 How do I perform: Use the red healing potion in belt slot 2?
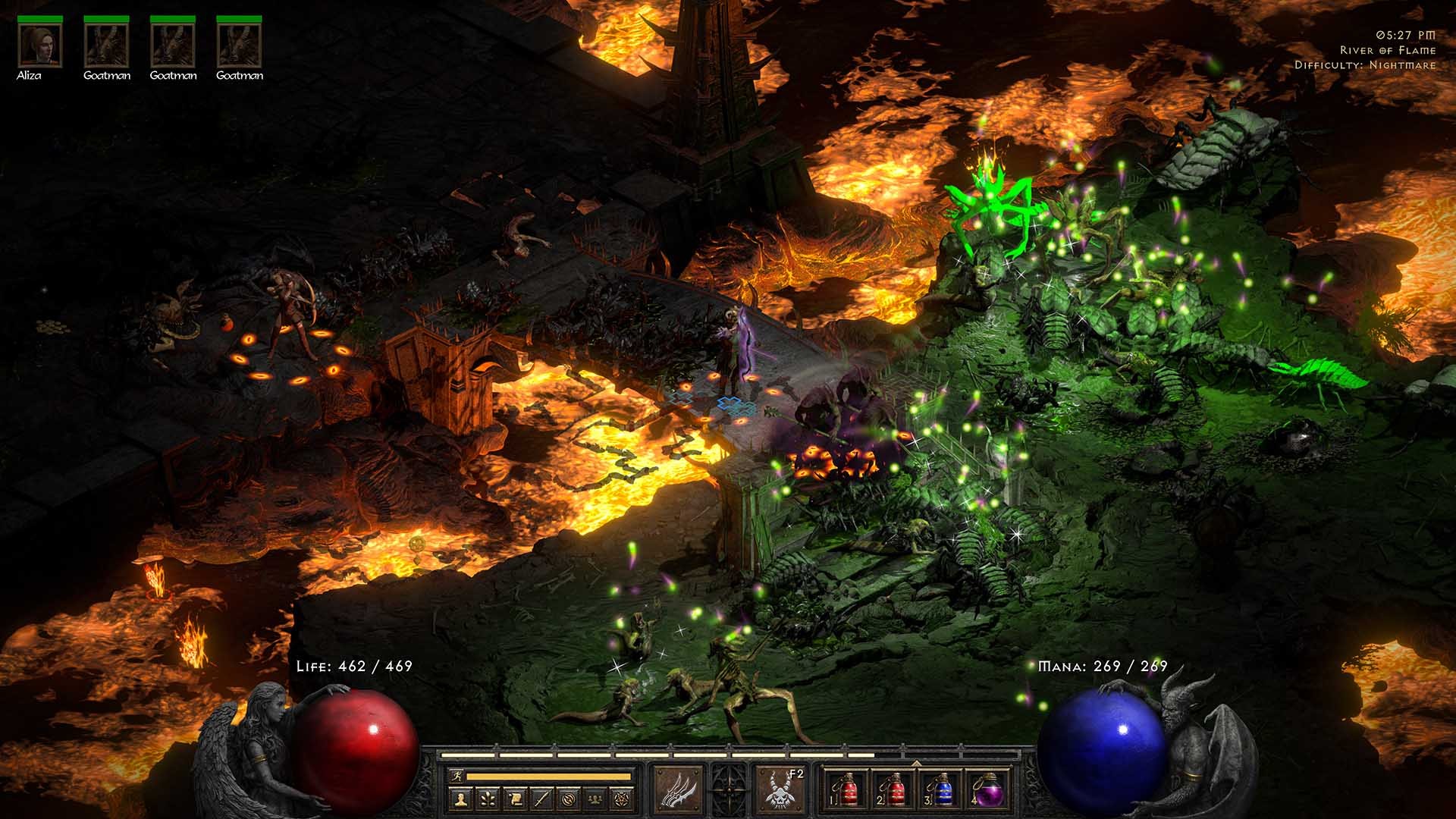point(893,789)
